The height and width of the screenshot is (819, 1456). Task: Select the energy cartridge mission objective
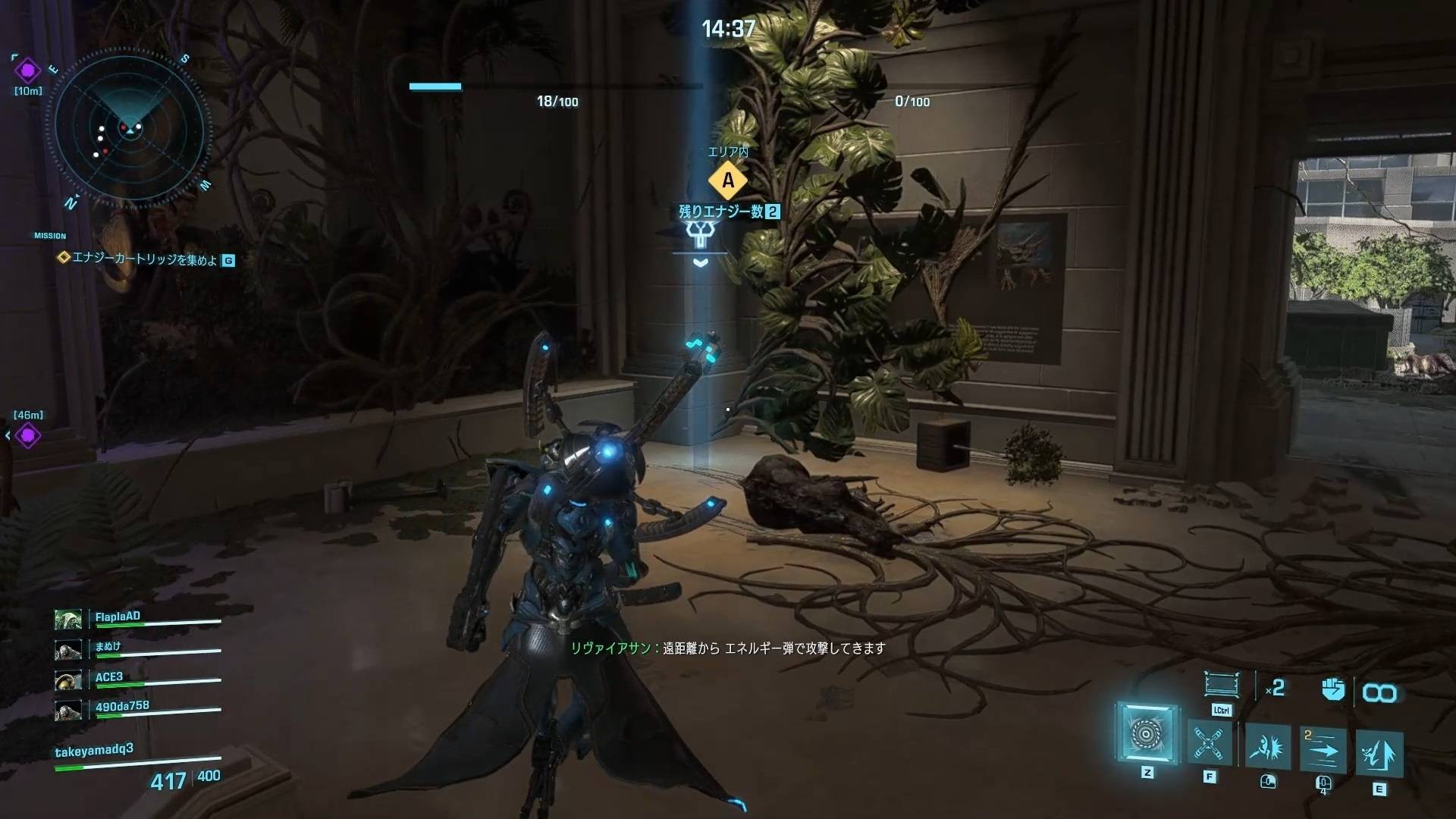tap(144, 259)
